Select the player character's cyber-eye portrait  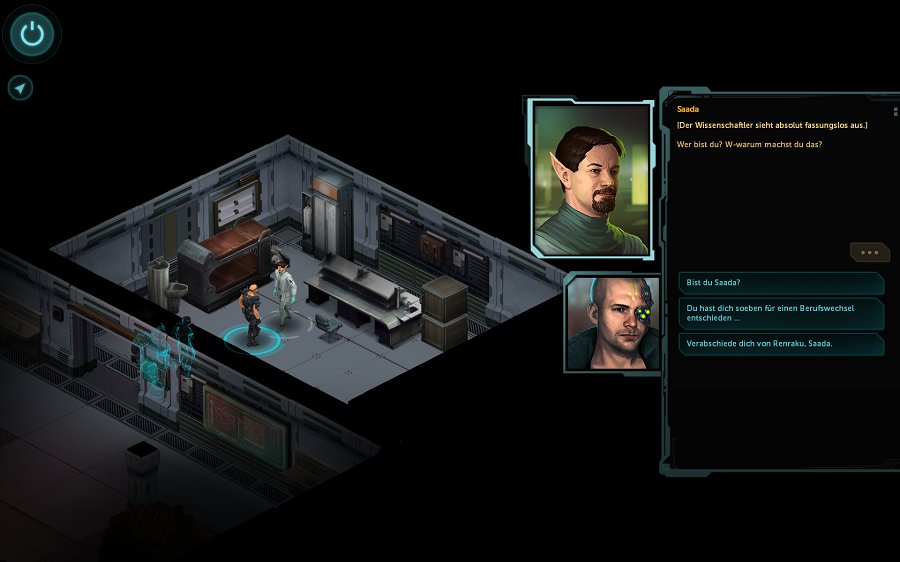(613, 323)
